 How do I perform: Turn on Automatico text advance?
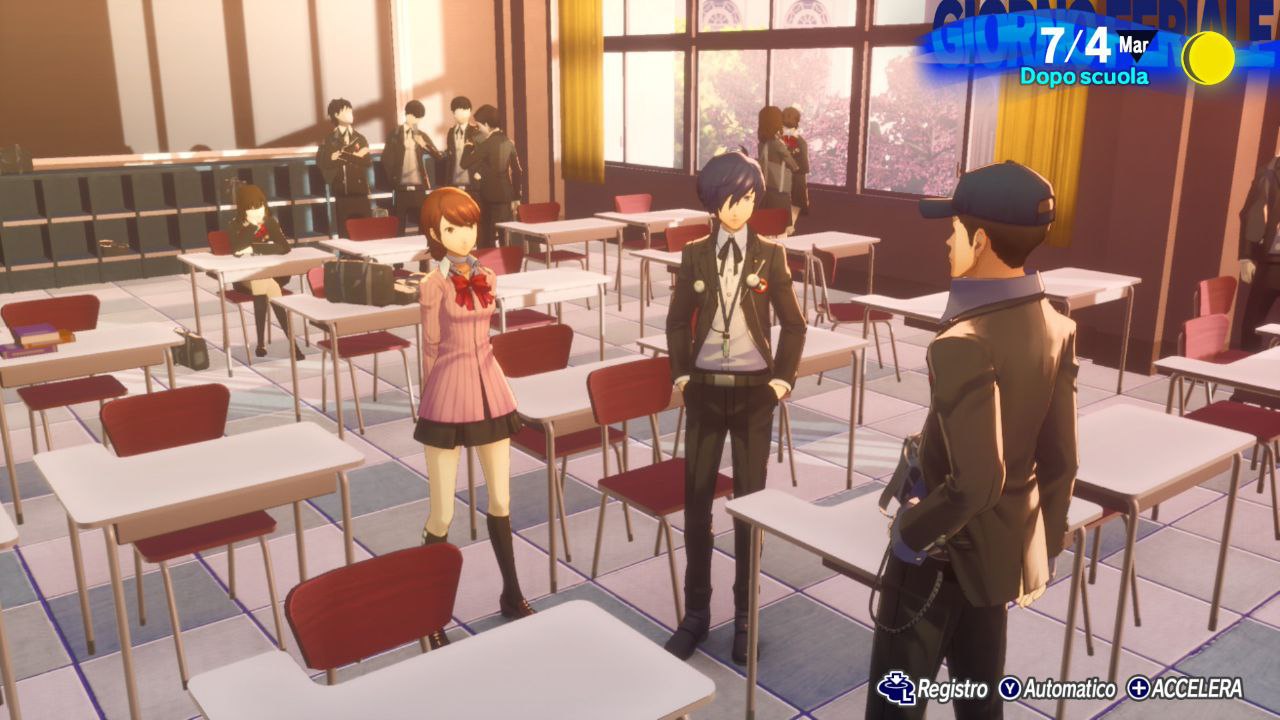click(1058, 689)
